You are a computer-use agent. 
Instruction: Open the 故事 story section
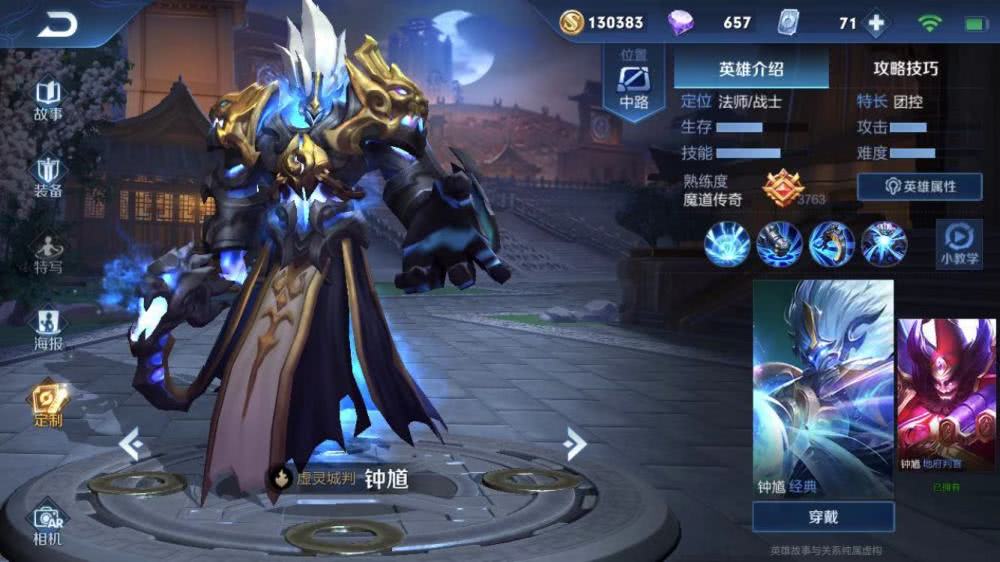click(48, 100)
